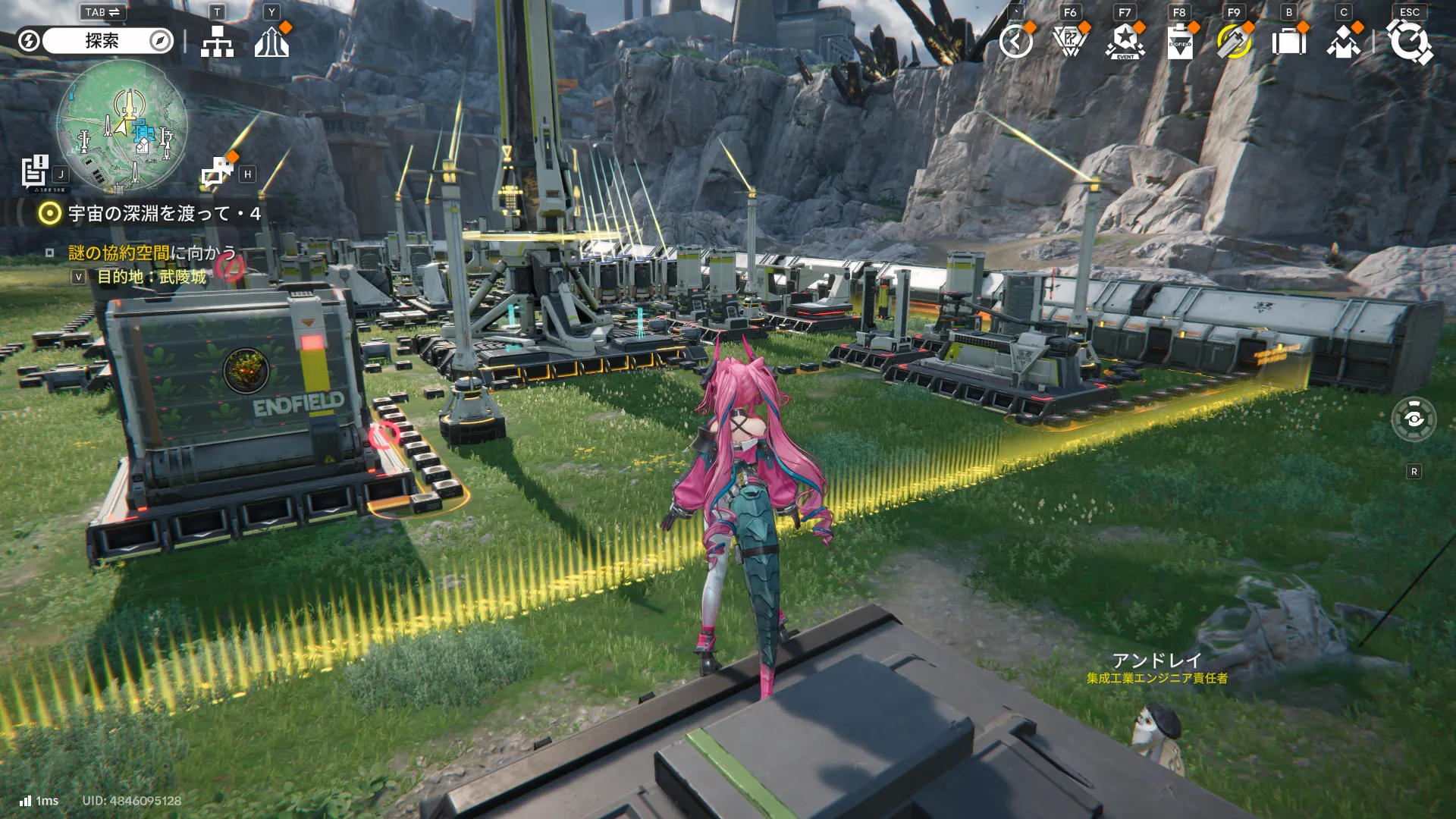Open the shield badge icon

[x=1070, y=42]
